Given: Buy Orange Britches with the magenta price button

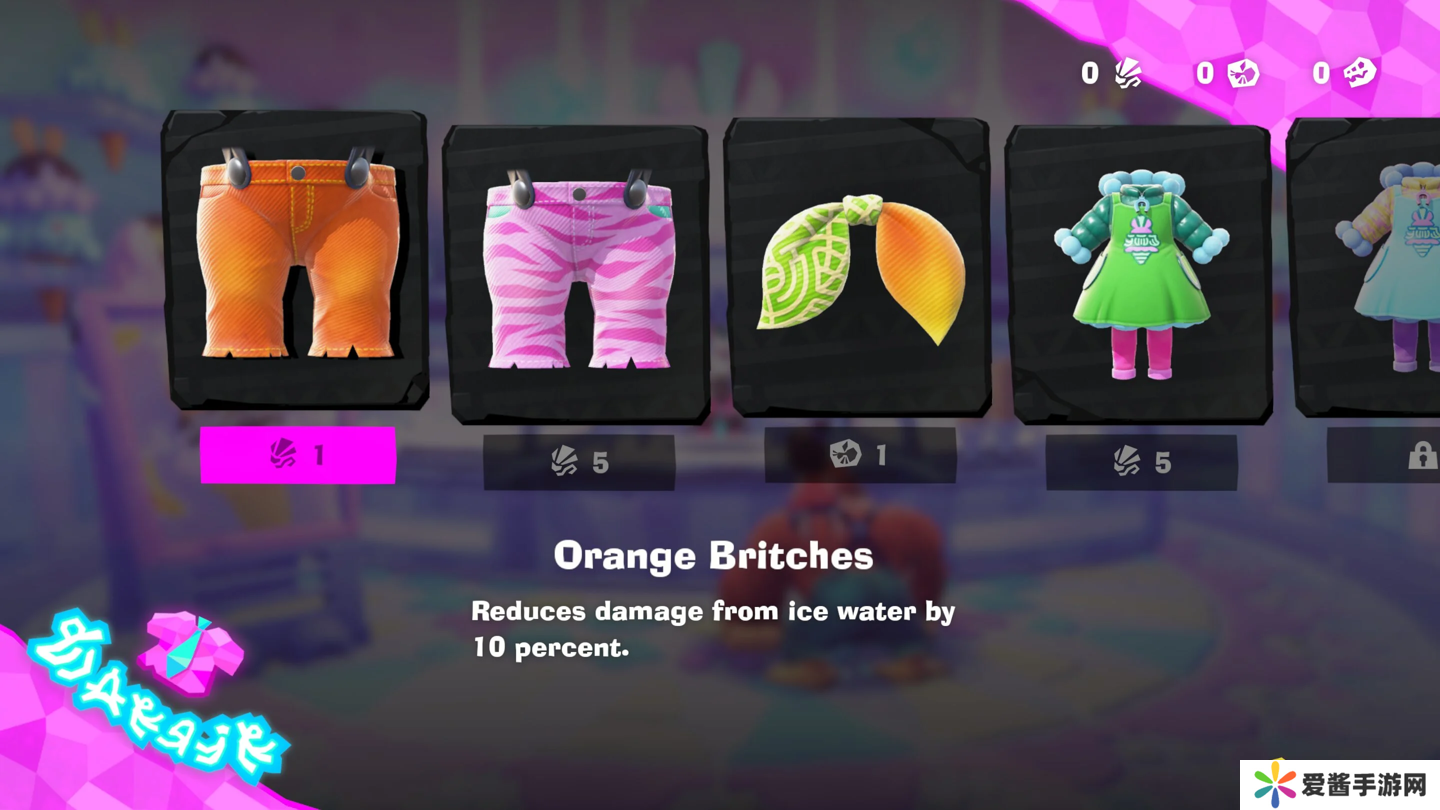Looking at the screenshot, I should (x=298, y=456).
